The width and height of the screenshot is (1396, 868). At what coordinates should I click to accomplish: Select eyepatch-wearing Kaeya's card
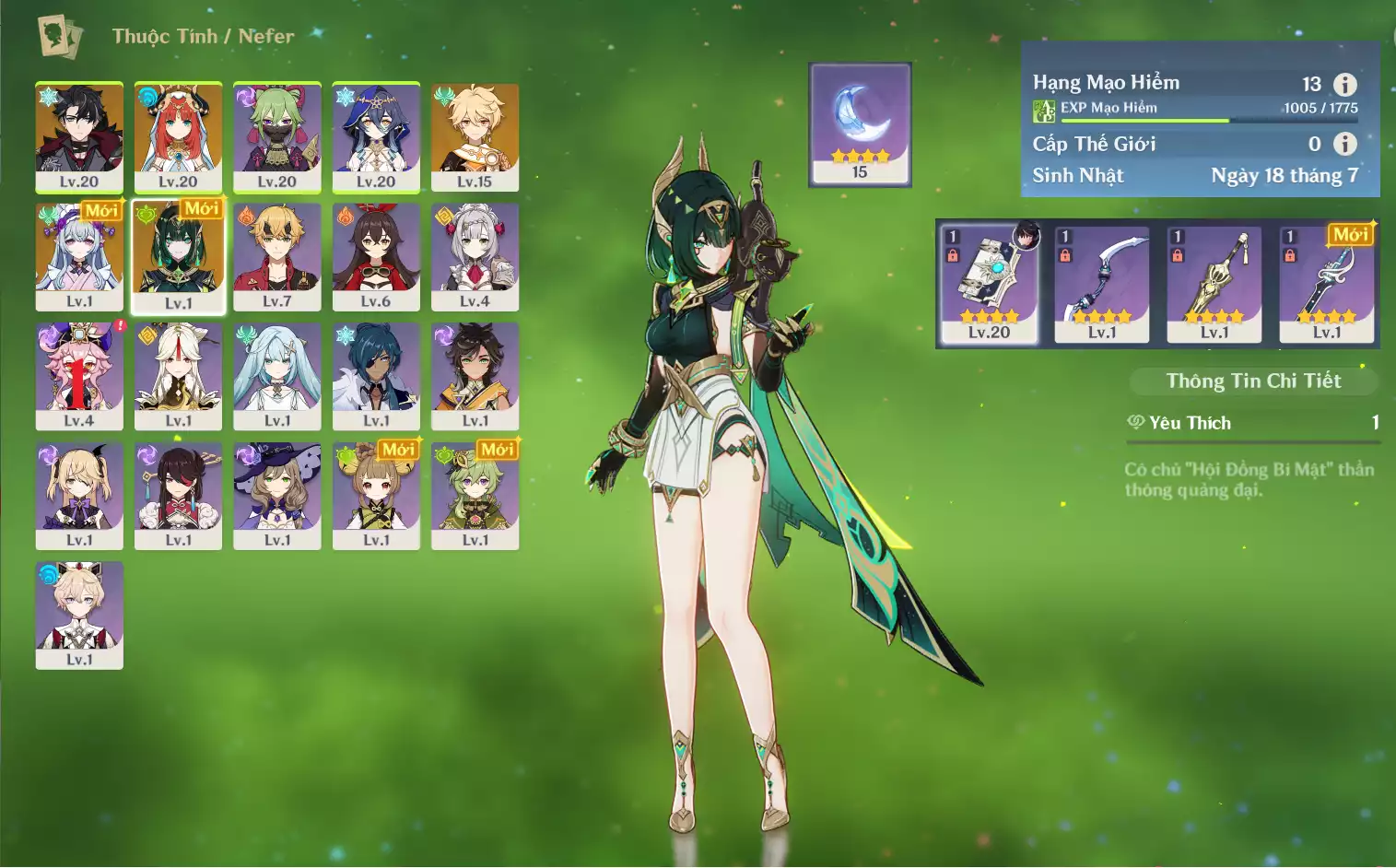pyautogui.click(x=376, y=376)
